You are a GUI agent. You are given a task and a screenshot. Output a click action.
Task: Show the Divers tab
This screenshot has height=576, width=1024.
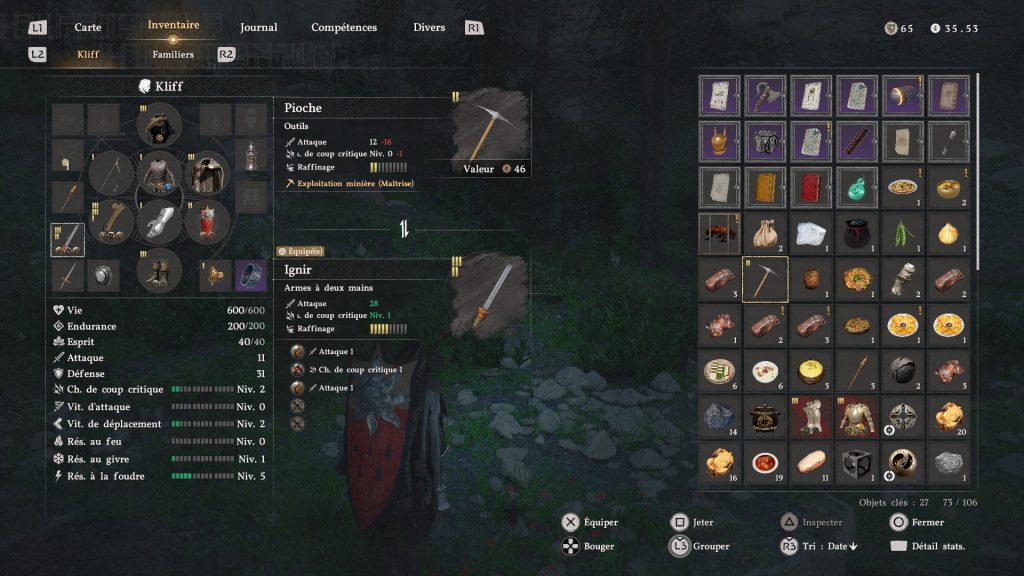point(429,27)
